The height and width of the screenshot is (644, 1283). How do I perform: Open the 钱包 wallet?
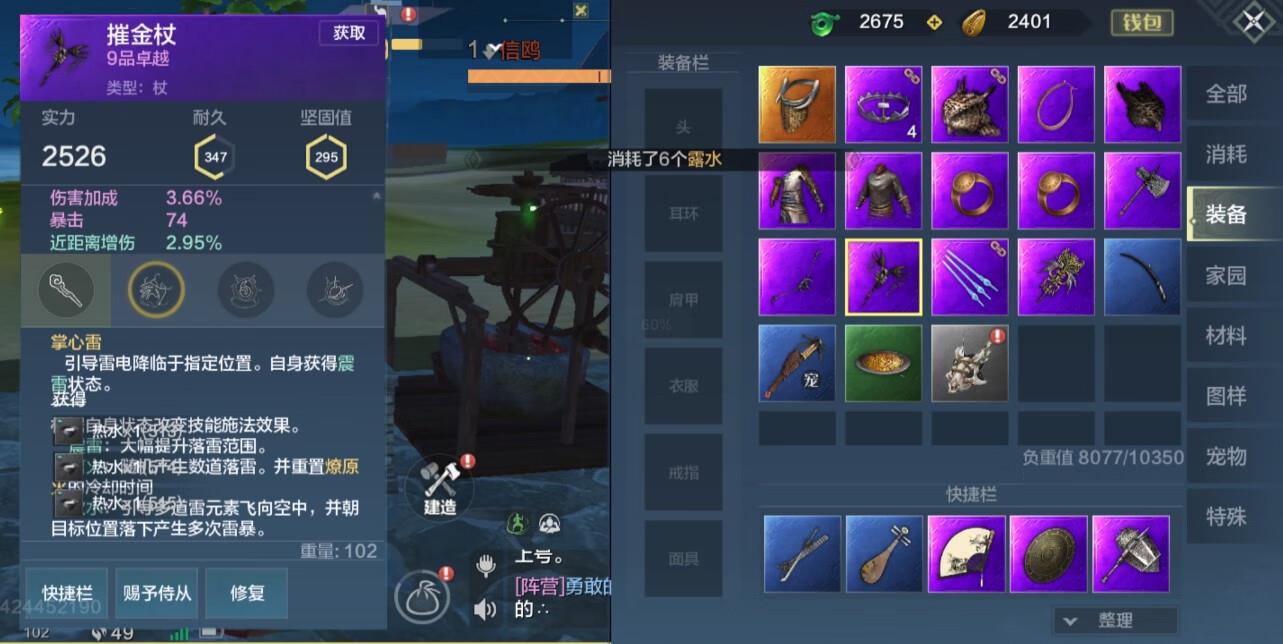click(x=1141, y=23)
